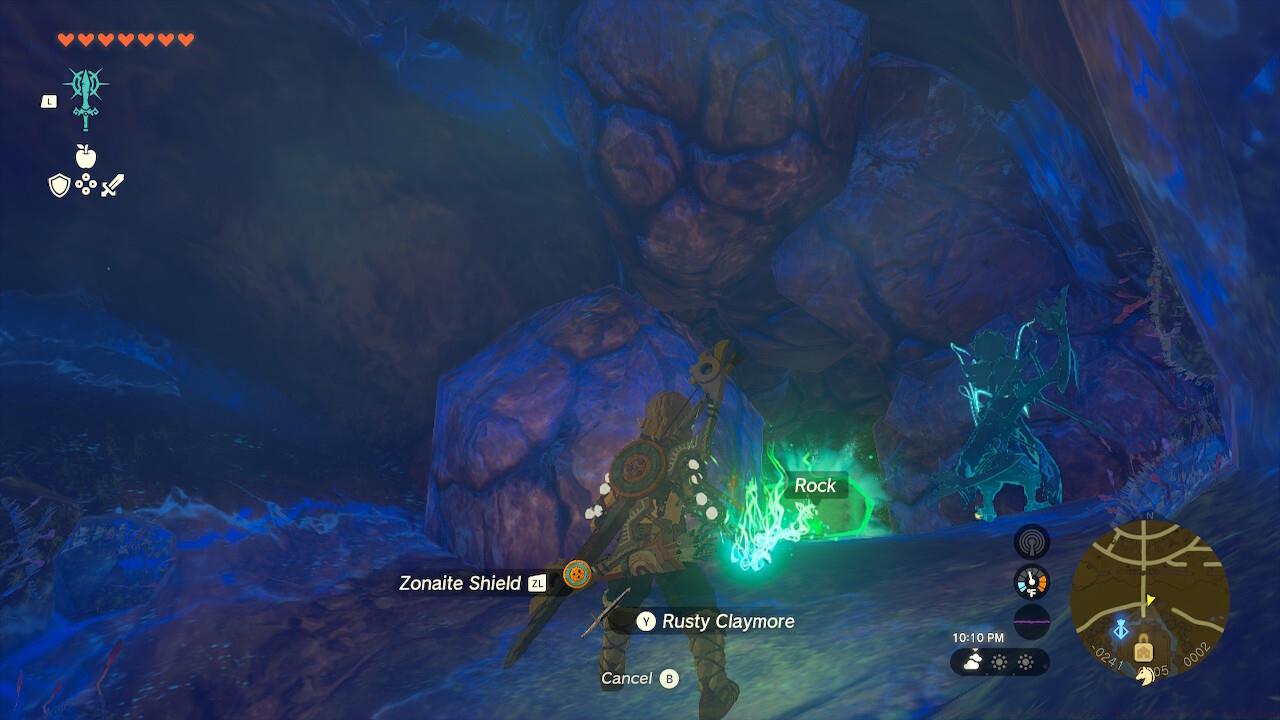This screenshot has height=720, width=1280.
Task: Expand the ZL badge next to Zonaite Shield
Action: 537,583
